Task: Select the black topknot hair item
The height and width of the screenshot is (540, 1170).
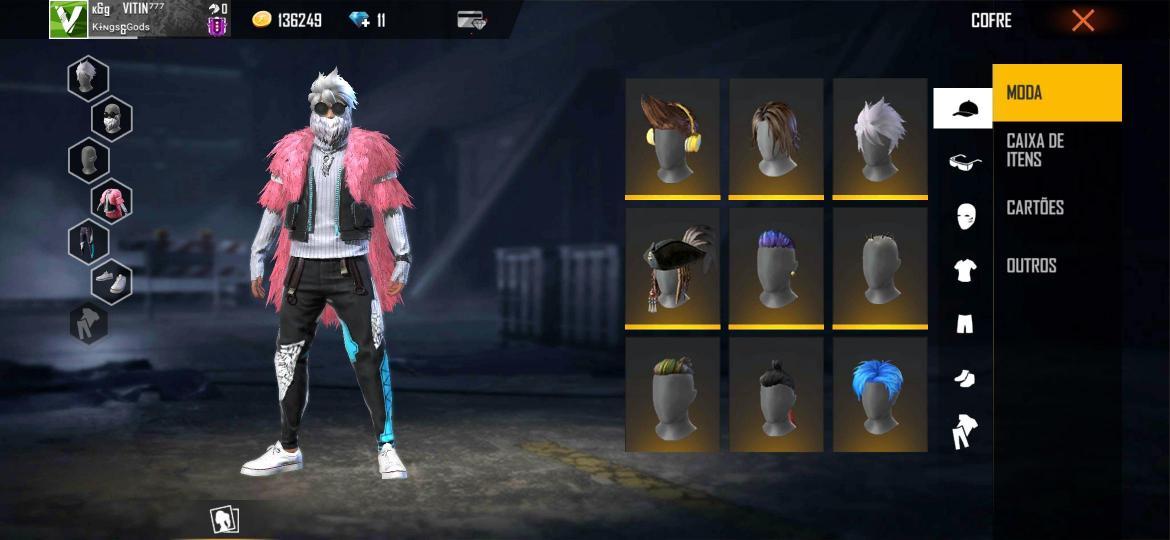Action: pos(776,394)
